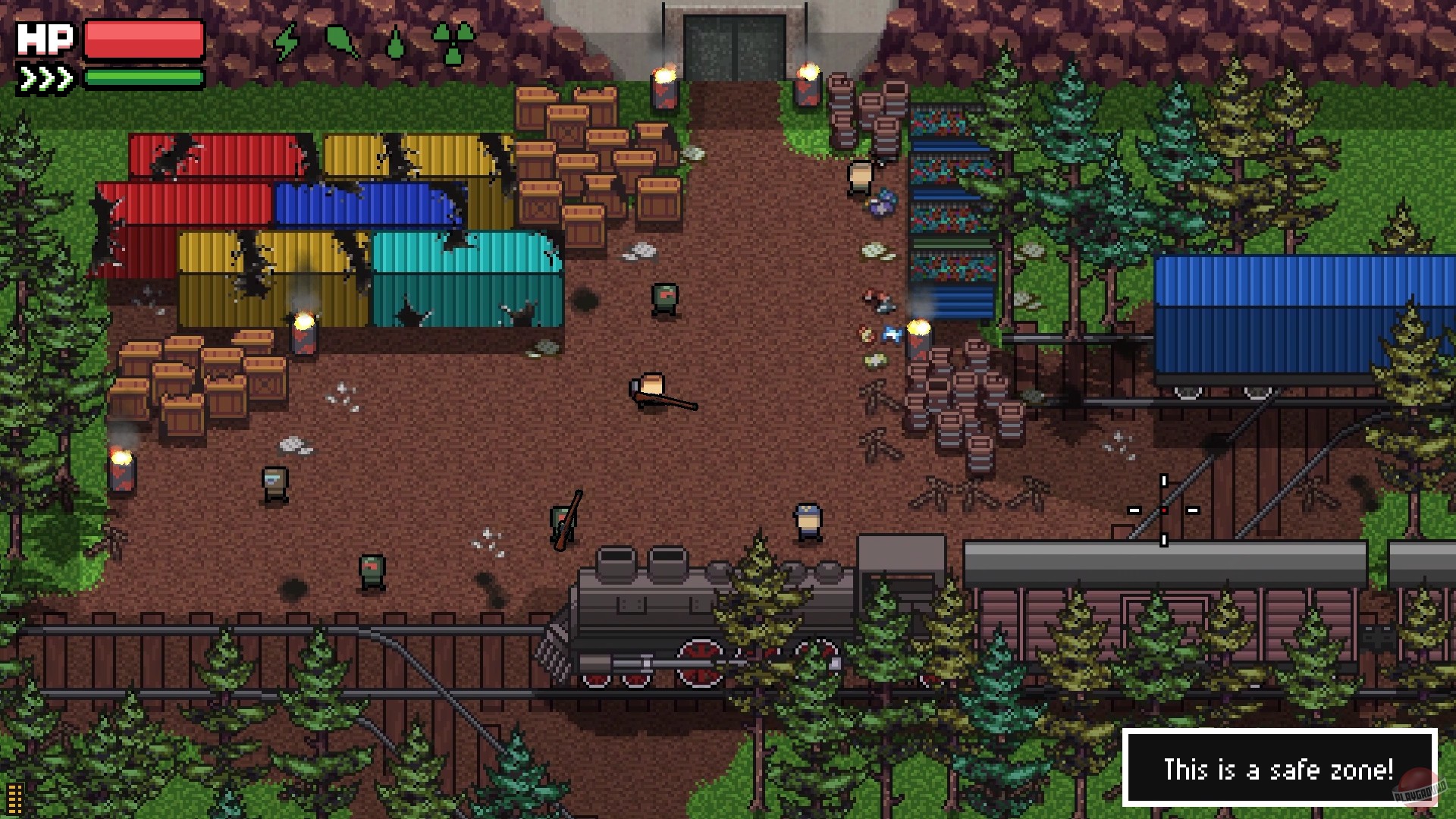Screen dimensions: 1456x819
Task: Click the HP label icon
Action: click(x=45, y=38)
